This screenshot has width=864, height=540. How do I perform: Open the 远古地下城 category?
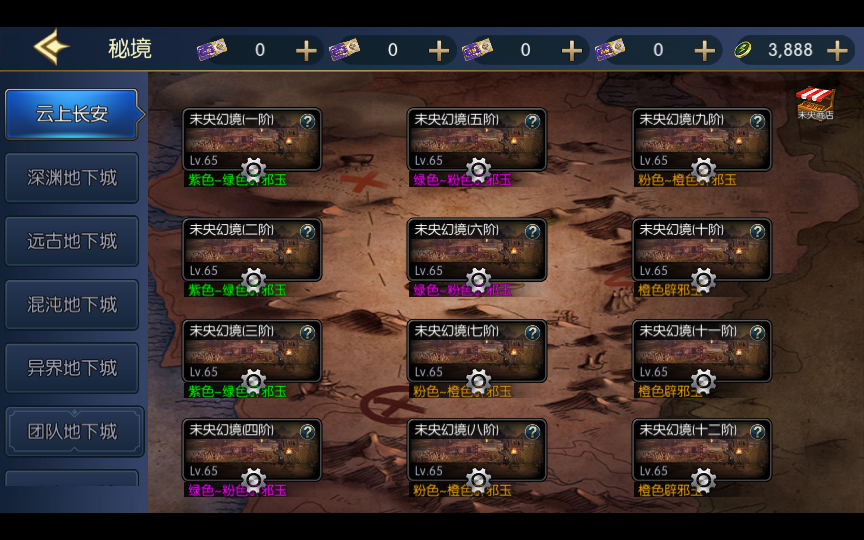72,241
